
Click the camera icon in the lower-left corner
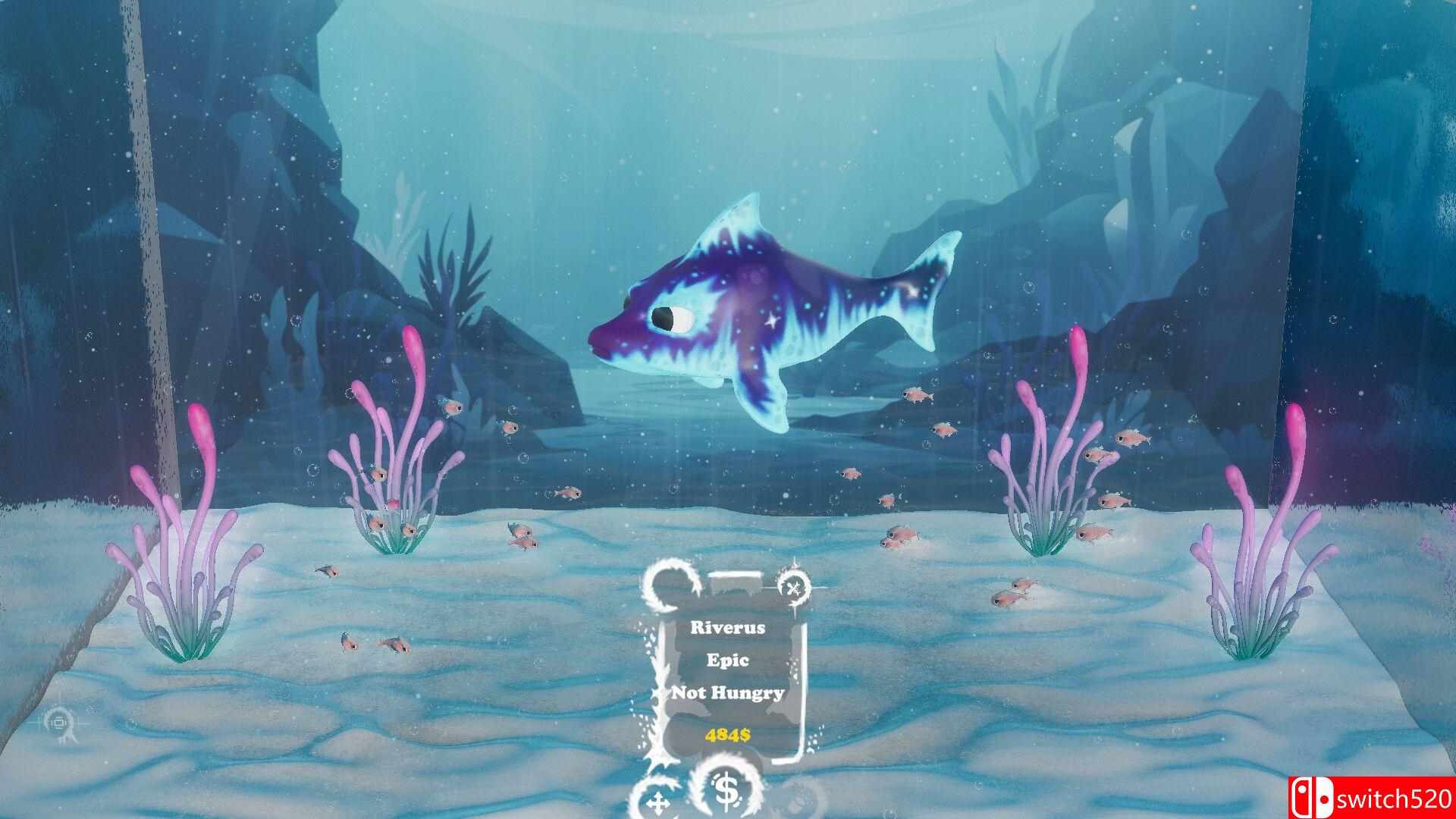click(x=59, y=721)
